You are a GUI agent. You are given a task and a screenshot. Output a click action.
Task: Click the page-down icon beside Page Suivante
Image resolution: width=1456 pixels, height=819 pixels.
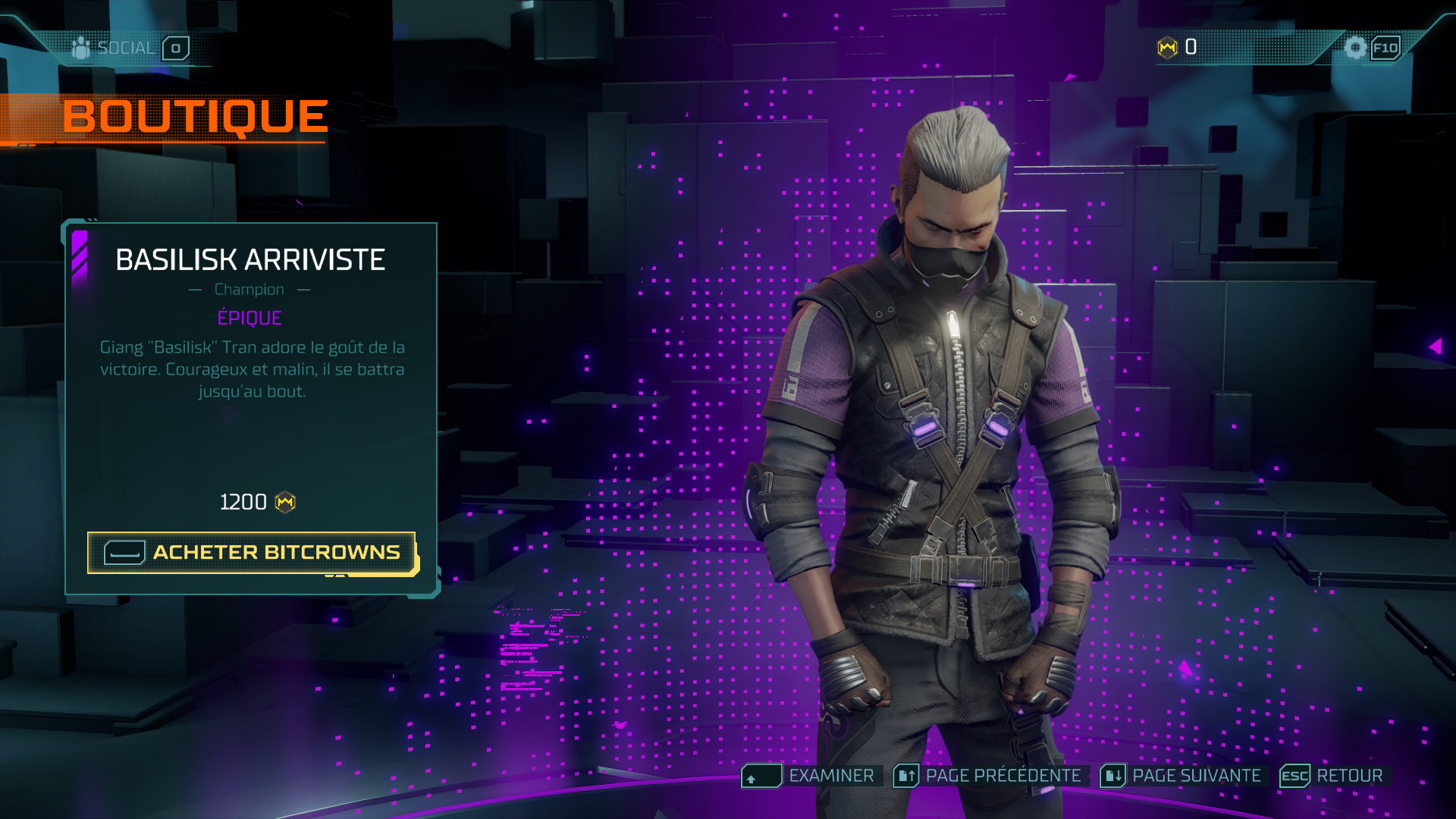1113,776
